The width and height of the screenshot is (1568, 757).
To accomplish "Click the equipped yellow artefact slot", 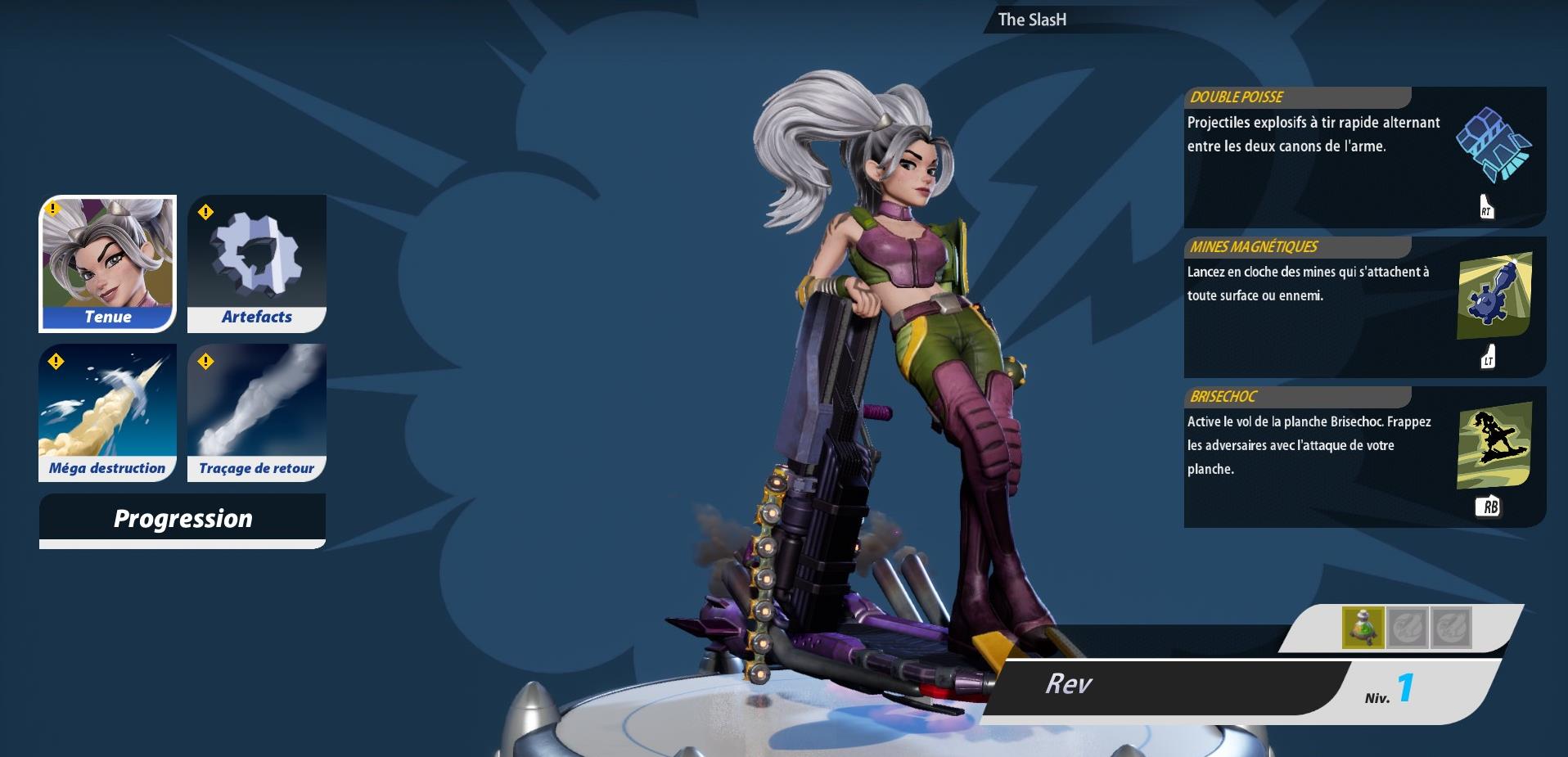I will pos(1363,628).
